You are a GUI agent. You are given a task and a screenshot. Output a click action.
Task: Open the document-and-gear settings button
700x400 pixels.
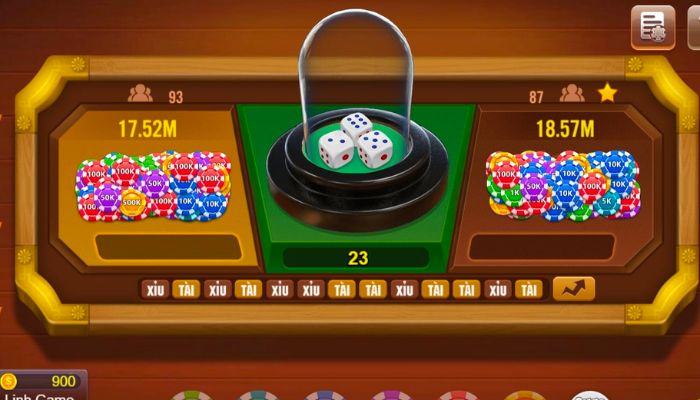652,27
